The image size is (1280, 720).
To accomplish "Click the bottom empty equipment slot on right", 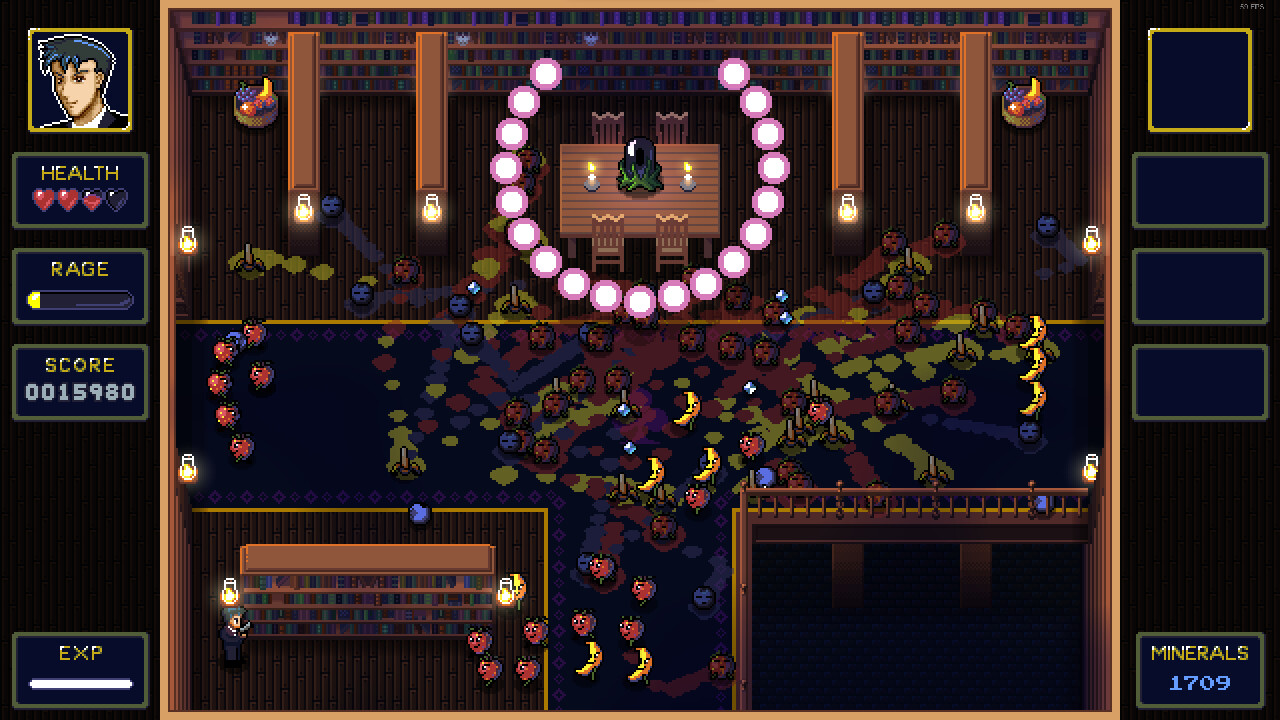I will pyautogui.click(x=1199, y=382).
